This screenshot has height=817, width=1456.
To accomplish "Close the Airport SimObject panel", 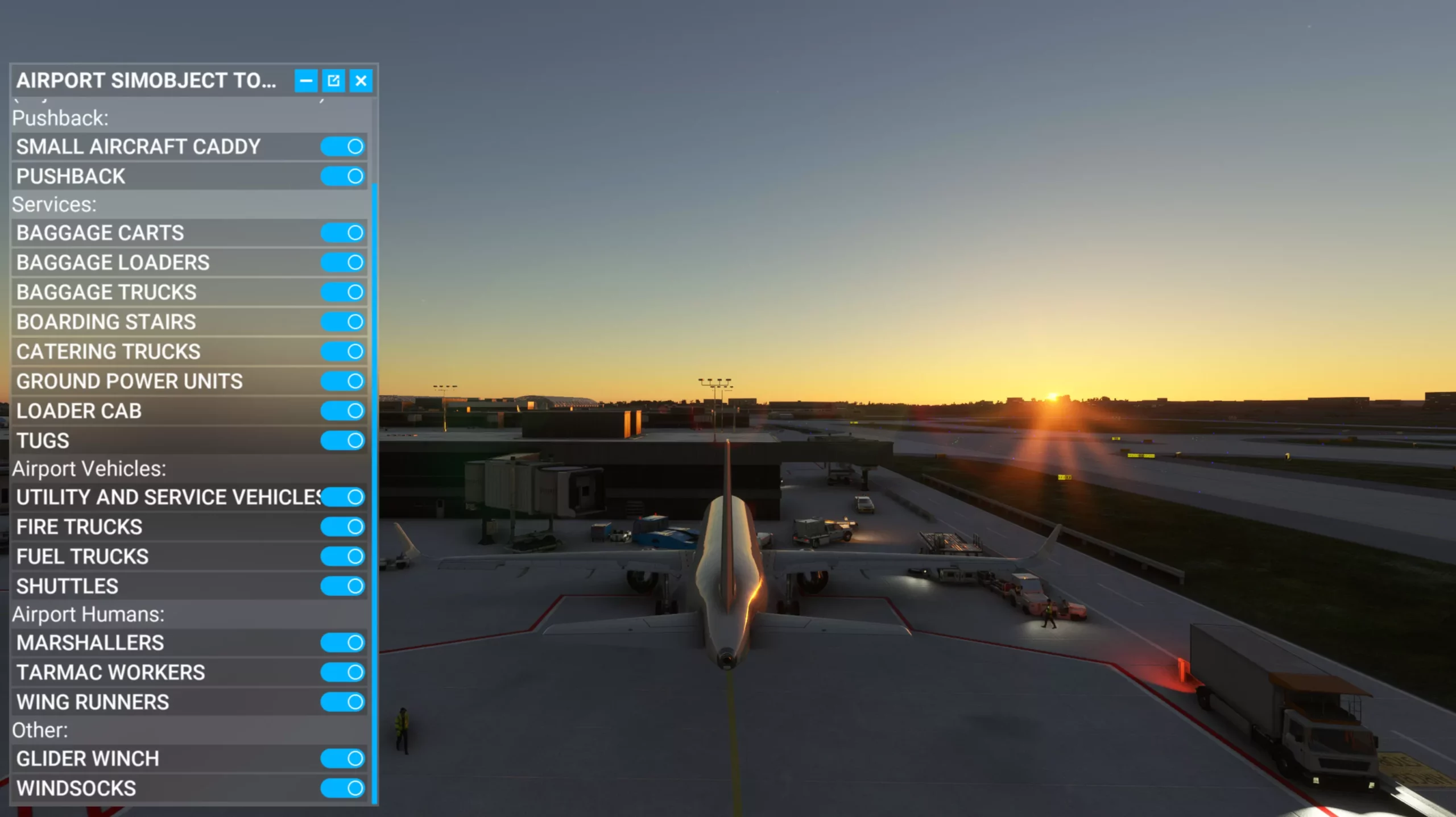I will point(361,81).
